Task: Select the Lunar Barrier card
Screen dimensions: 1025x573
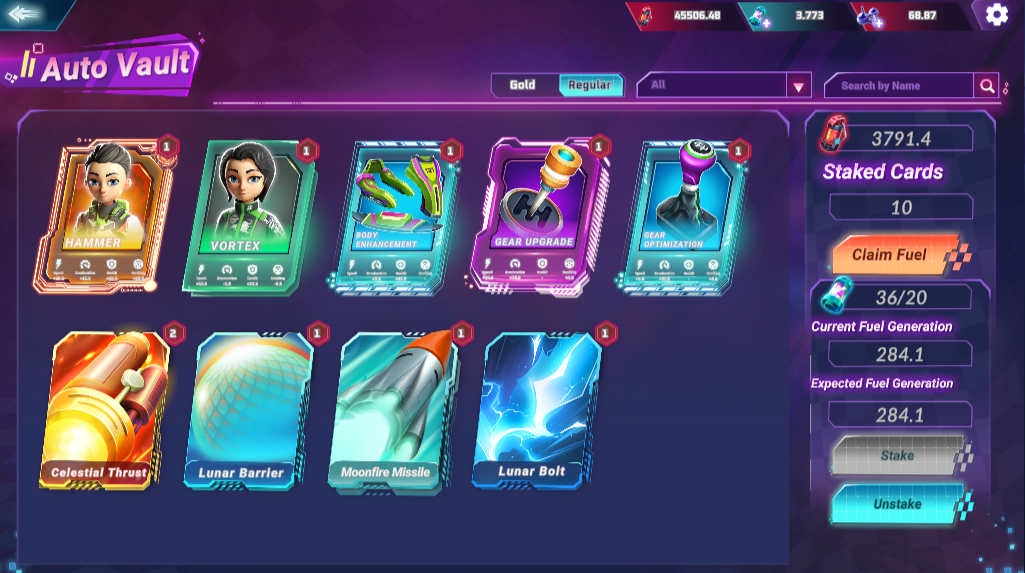Action: (249, 410)
